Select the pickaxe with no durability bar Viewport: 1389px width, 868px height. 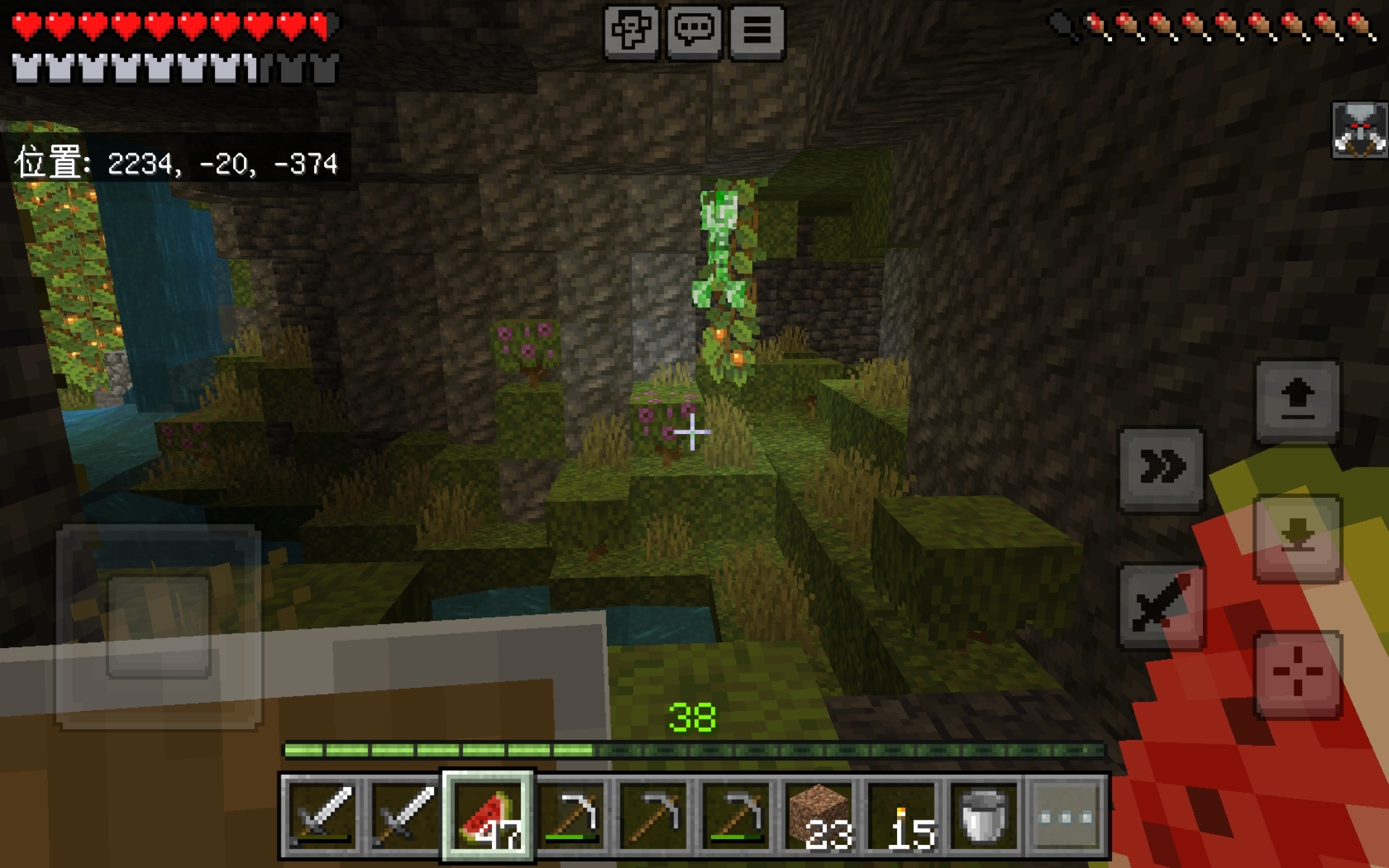pyautogui.click(x=655, y=816)
